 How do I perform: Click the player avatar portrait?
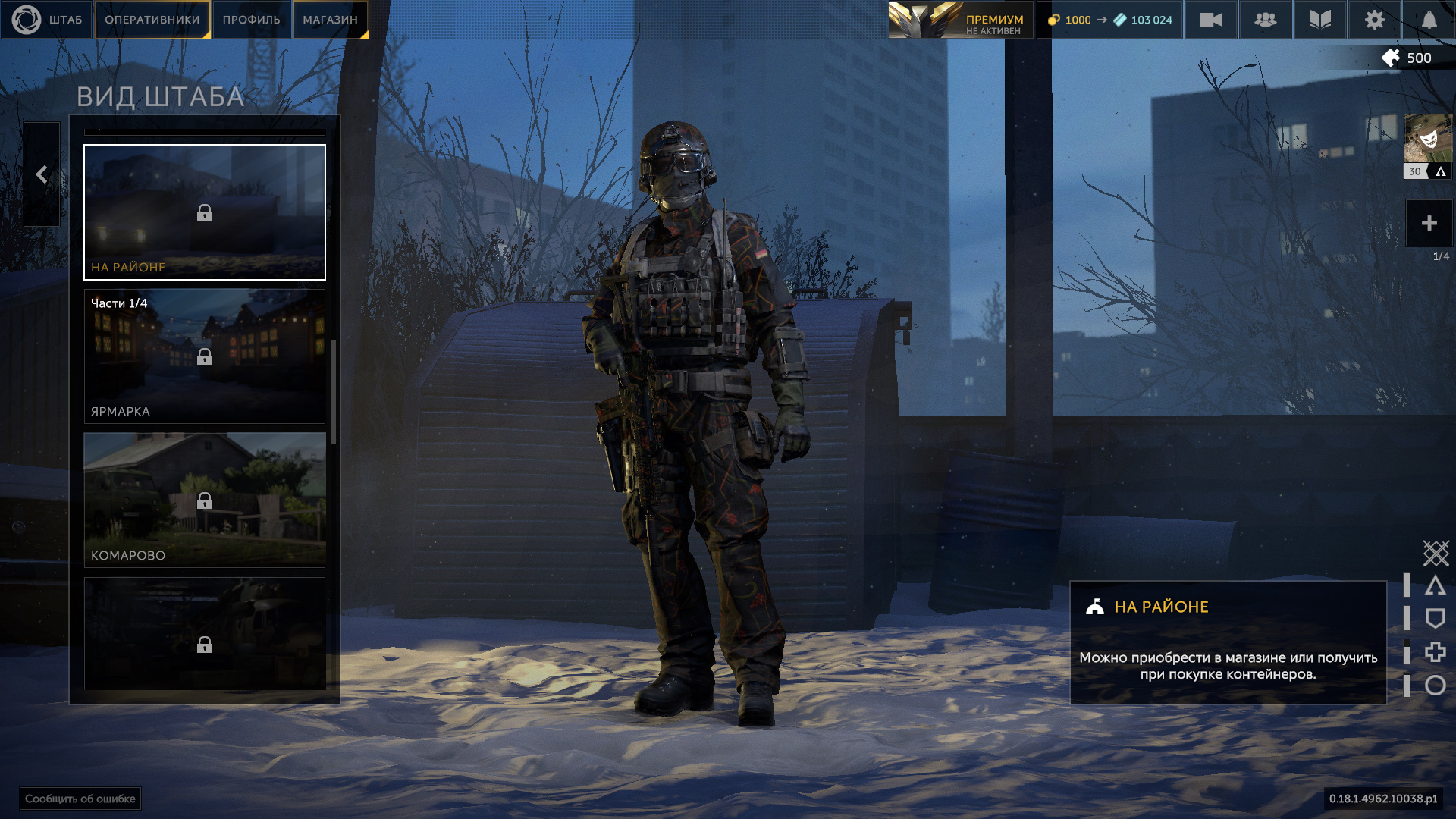(x=1428, y=139)
